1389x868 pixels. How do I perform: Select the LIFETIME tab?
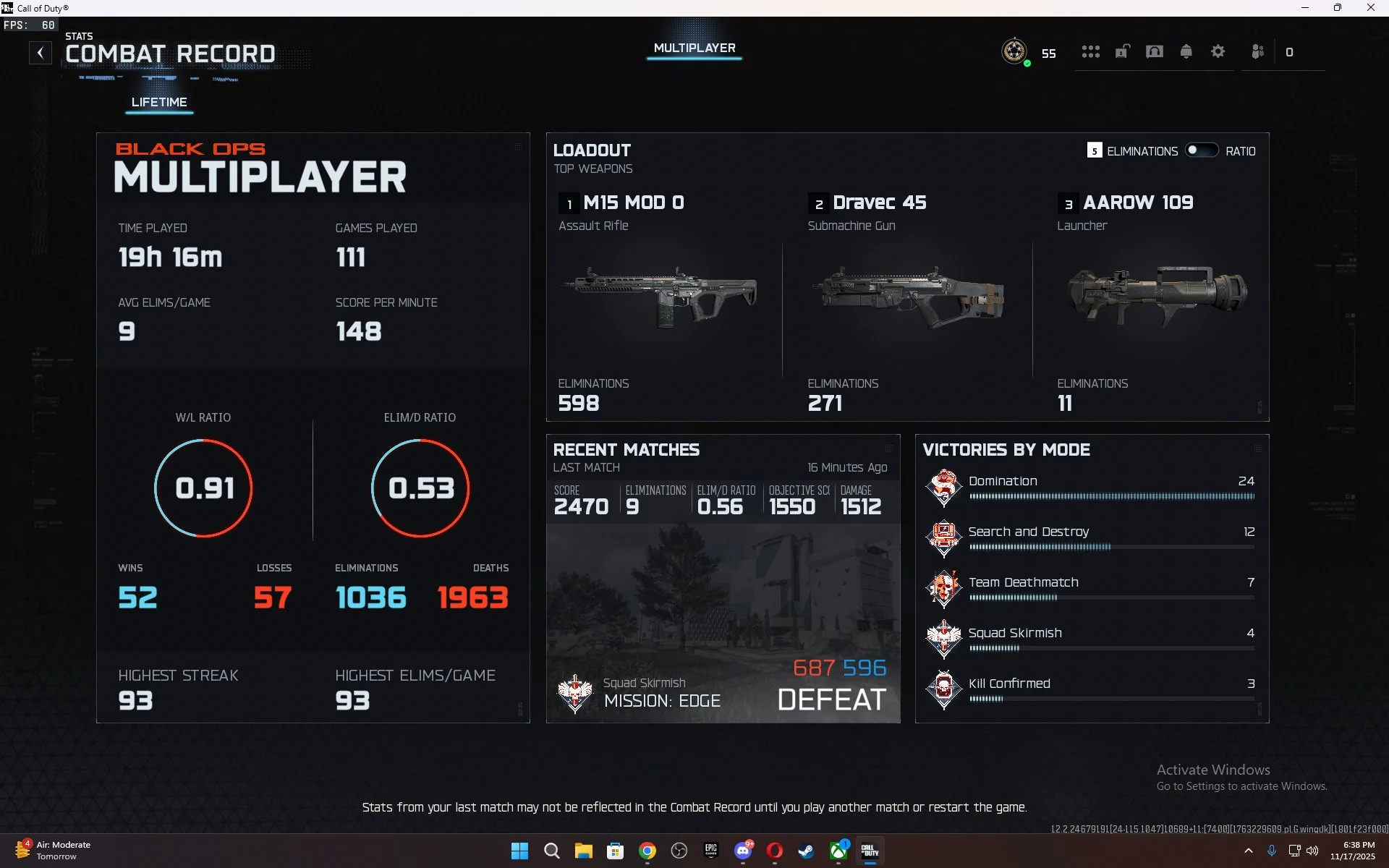[159, 102]
